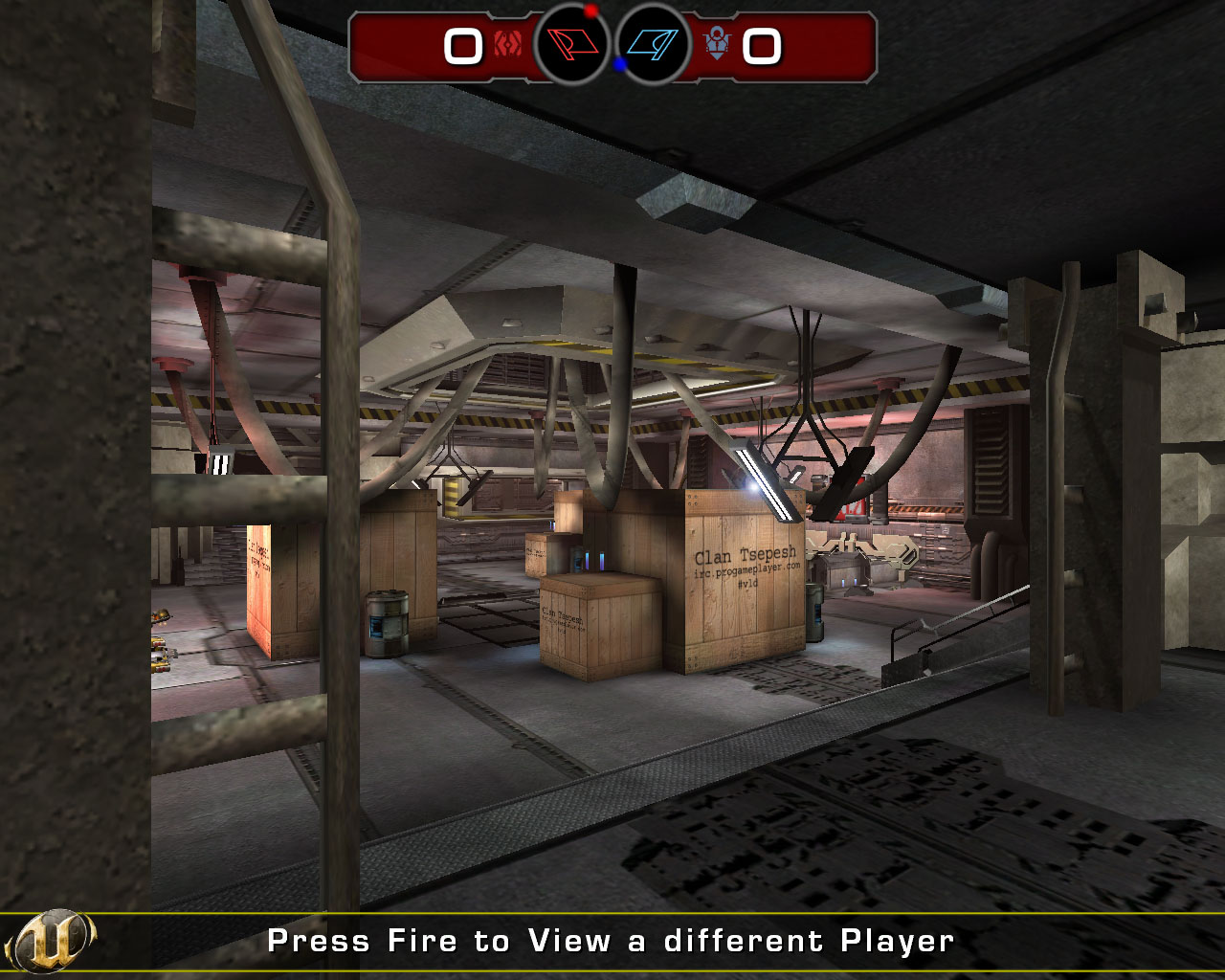The image size is (1225, 980).
Task: Select the red flag emblem in the HUD
Action: (x=572, y=43)
